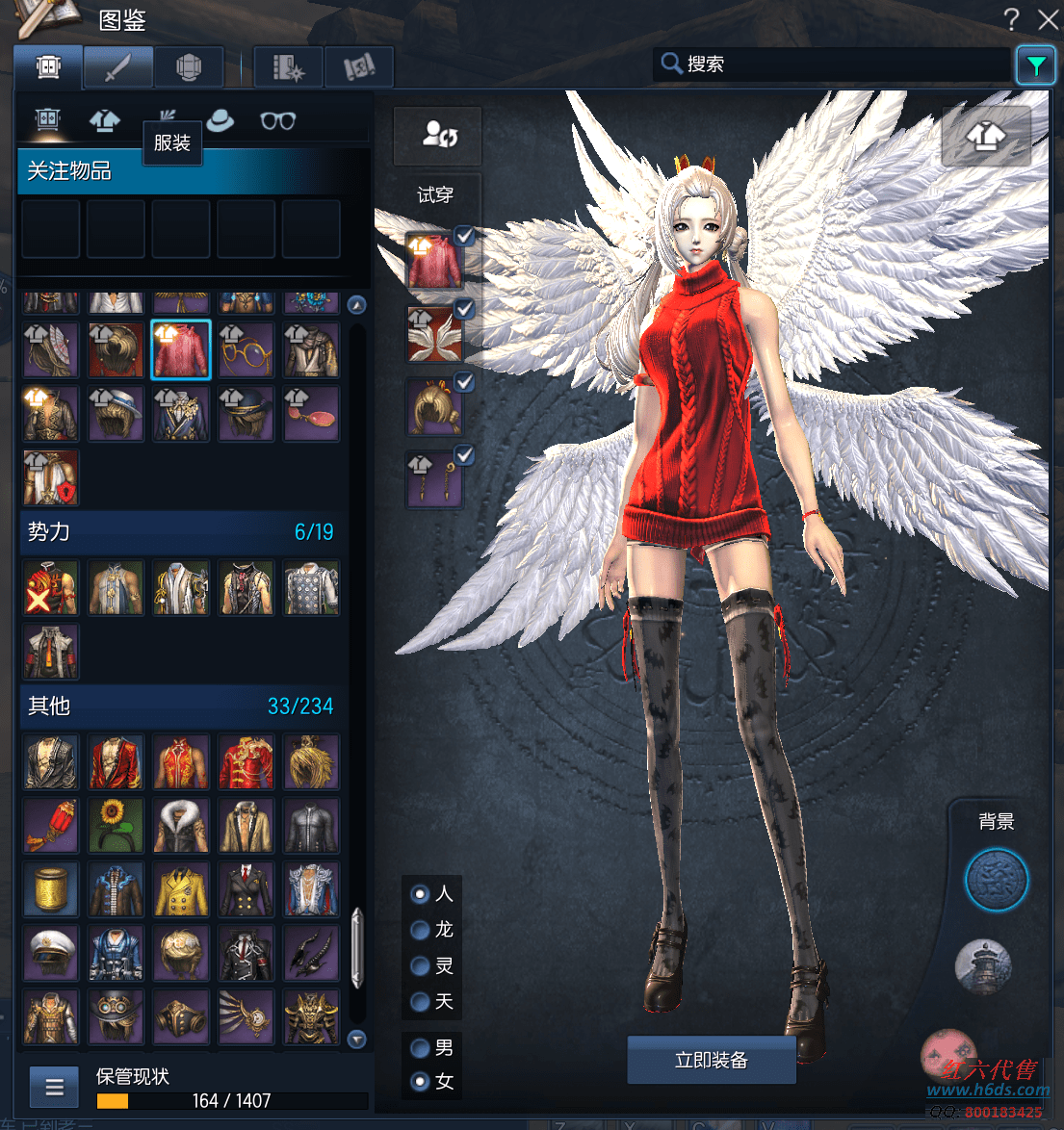Switch to the sword weapon tab
This screenshot has height=1130, width=1064.
(117, 67)
